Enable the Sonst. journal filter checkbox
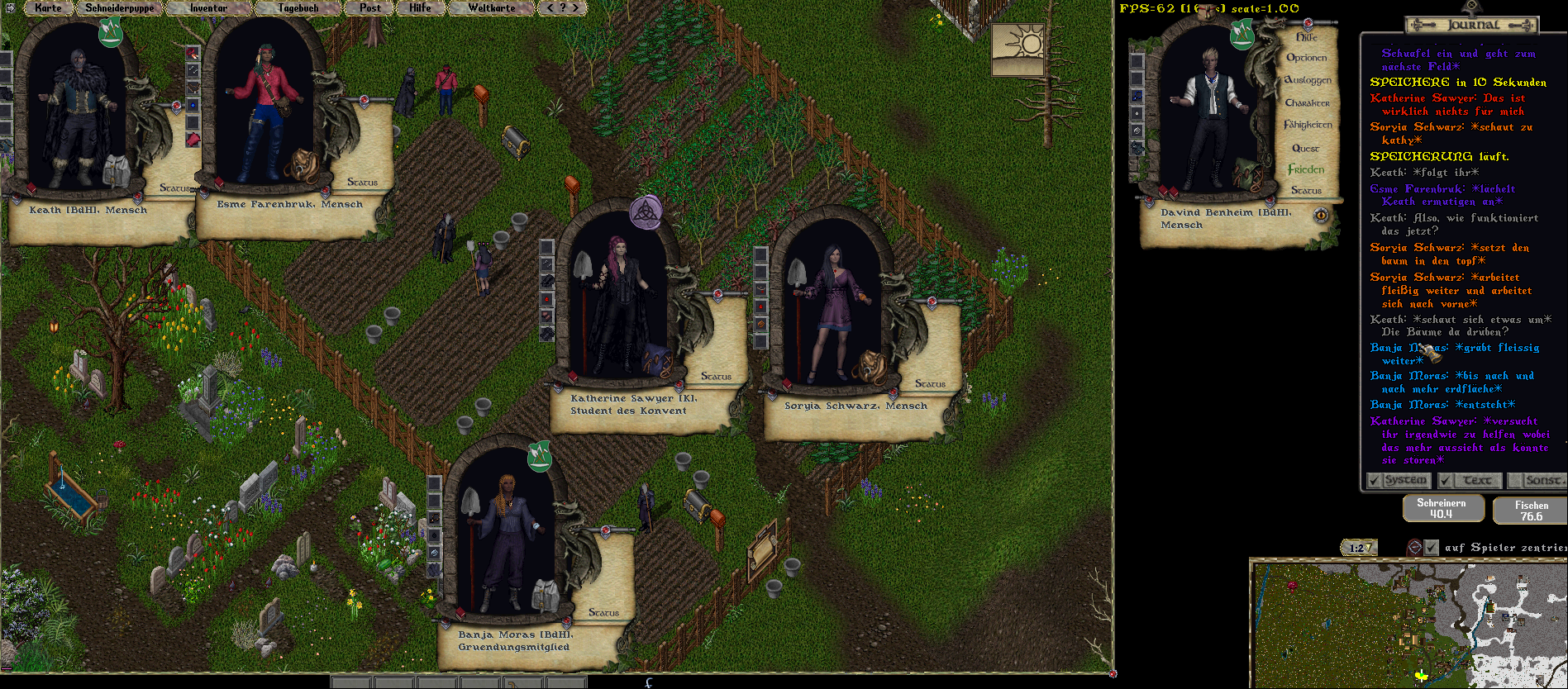This screenshot has width=1568, height=689. click(x=1515, y=480)
